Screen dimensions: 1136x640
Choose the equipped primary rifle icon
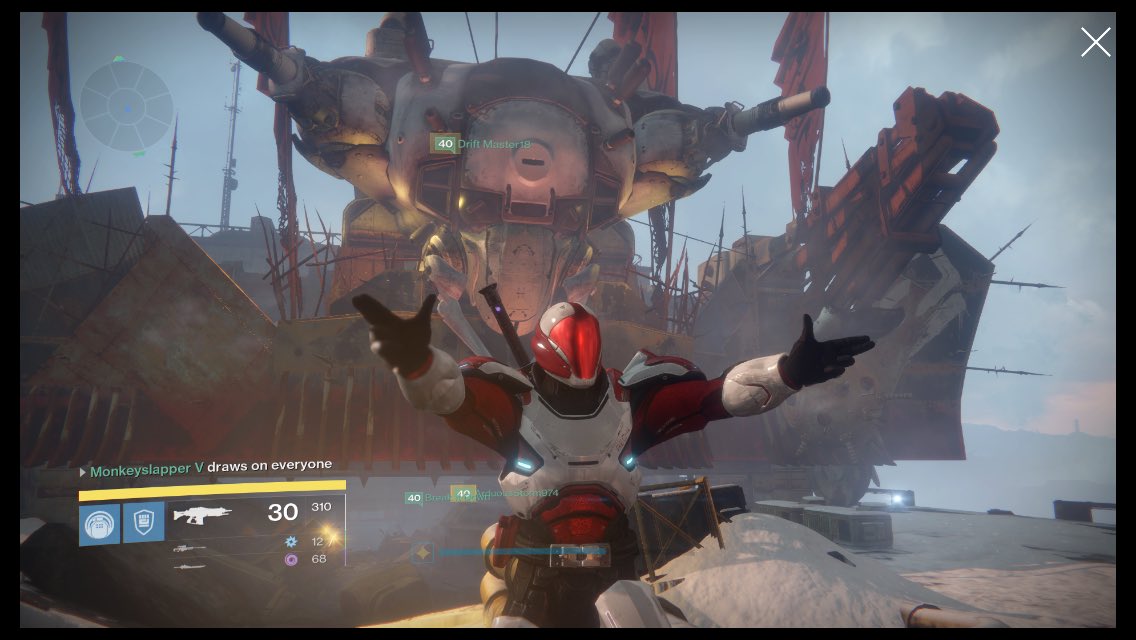203,516
